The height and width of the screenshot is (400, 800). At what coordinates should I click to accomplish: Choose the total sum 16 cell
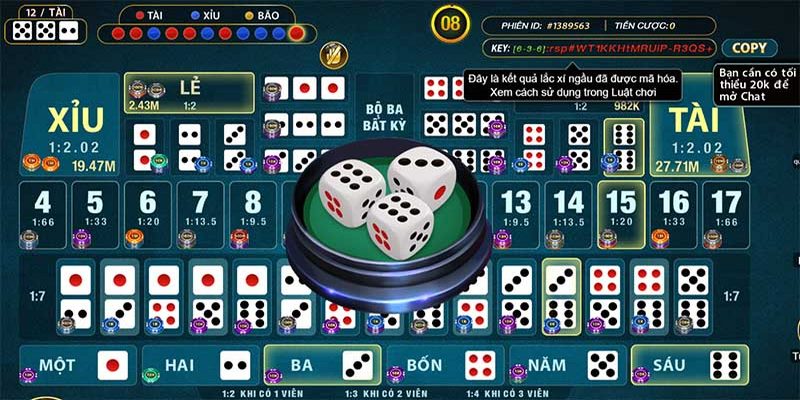tap(673, 212)
